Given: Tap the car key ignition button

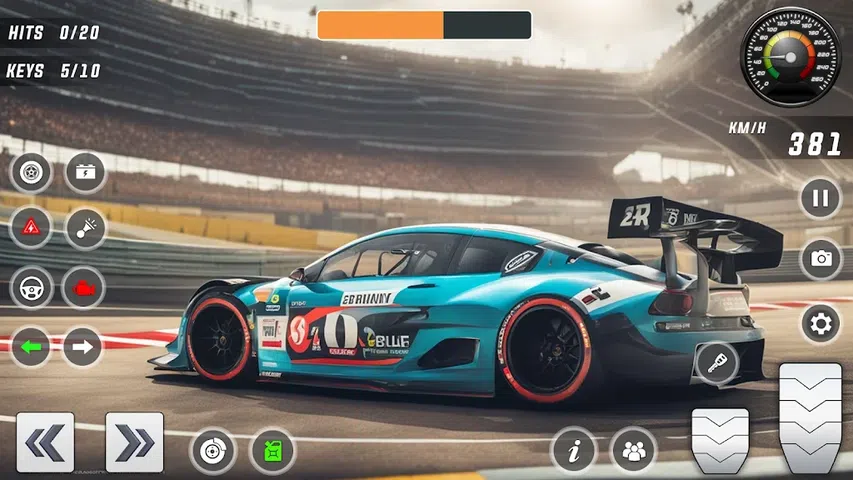Looking at the screenshot, I should pyautogui.click(x=717, y=363).
